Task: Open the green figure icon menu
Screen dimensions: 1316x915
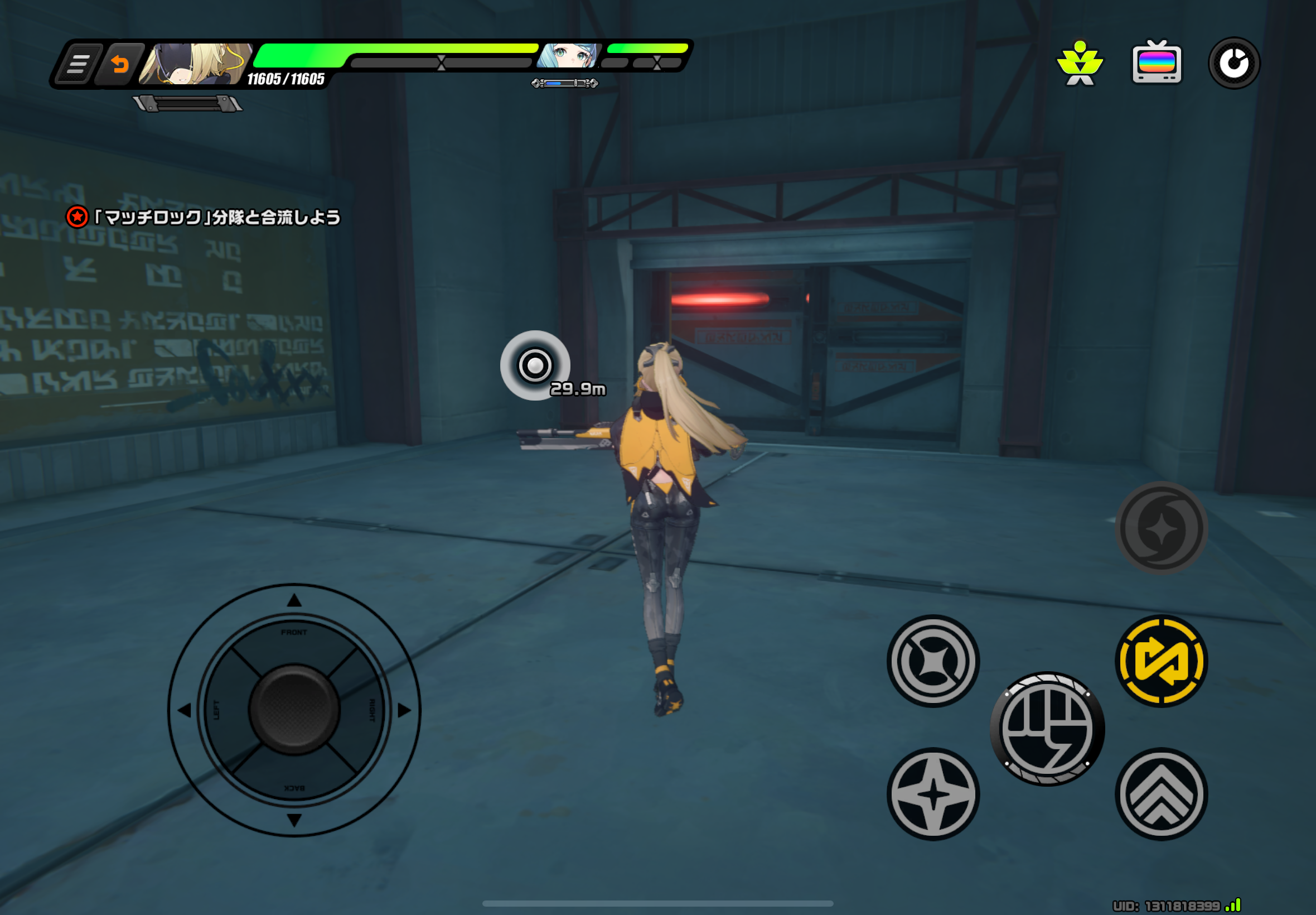Action: coord(1080,63)
